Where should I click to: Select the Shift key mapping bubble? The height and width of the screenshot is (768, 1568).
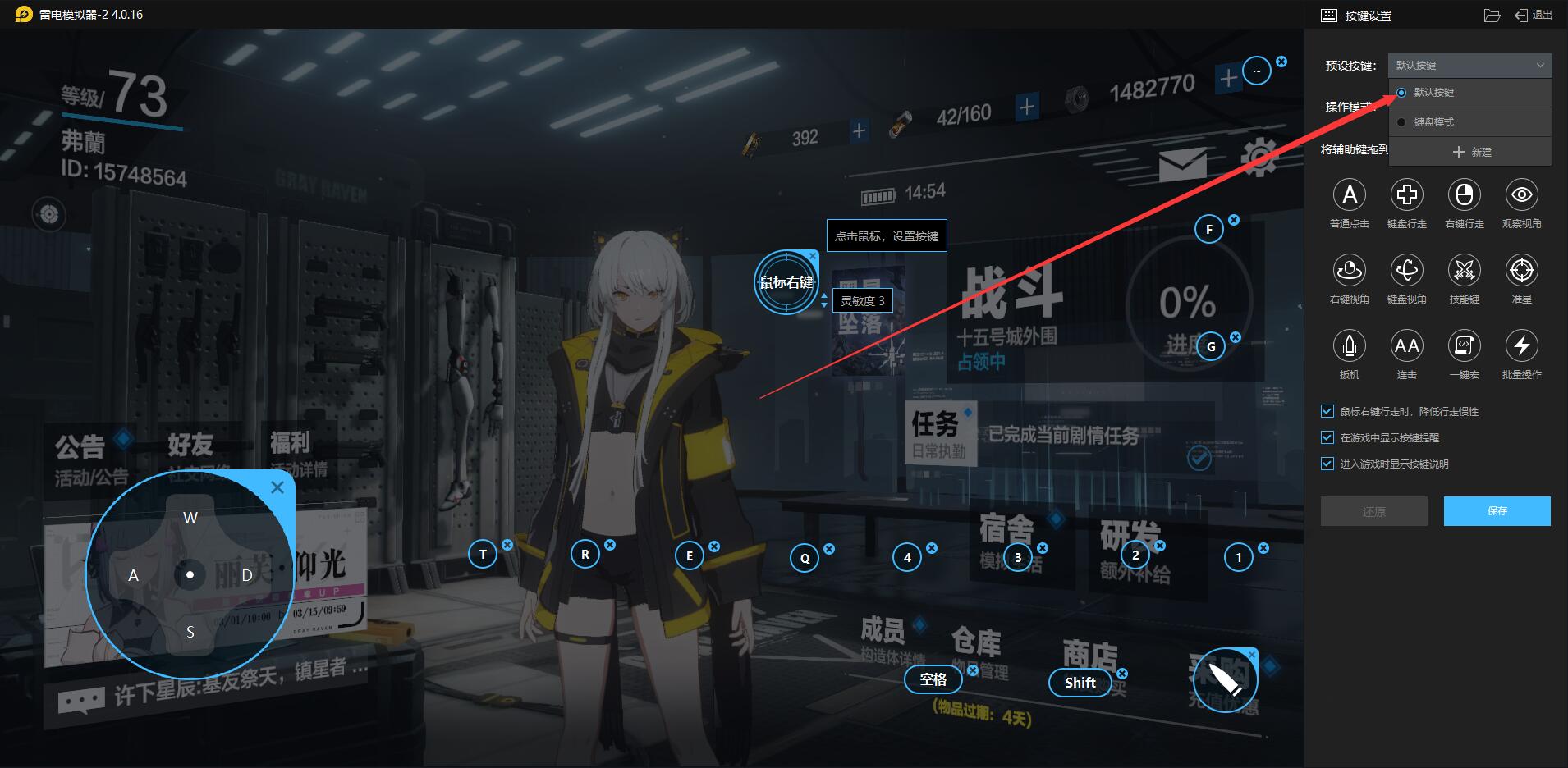(x=1080, y=682)
